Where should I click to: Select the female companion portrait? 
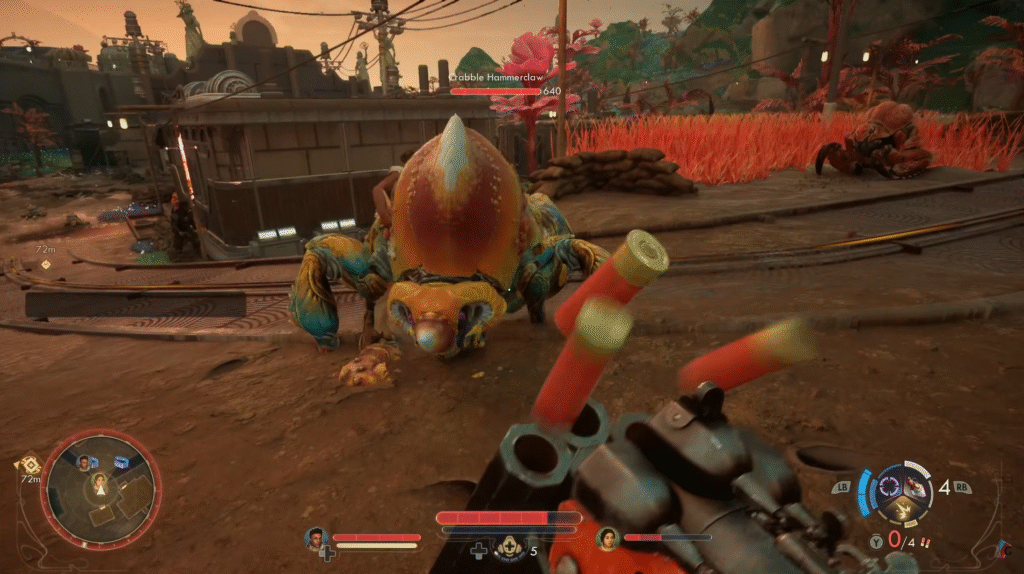pos(608,538)
